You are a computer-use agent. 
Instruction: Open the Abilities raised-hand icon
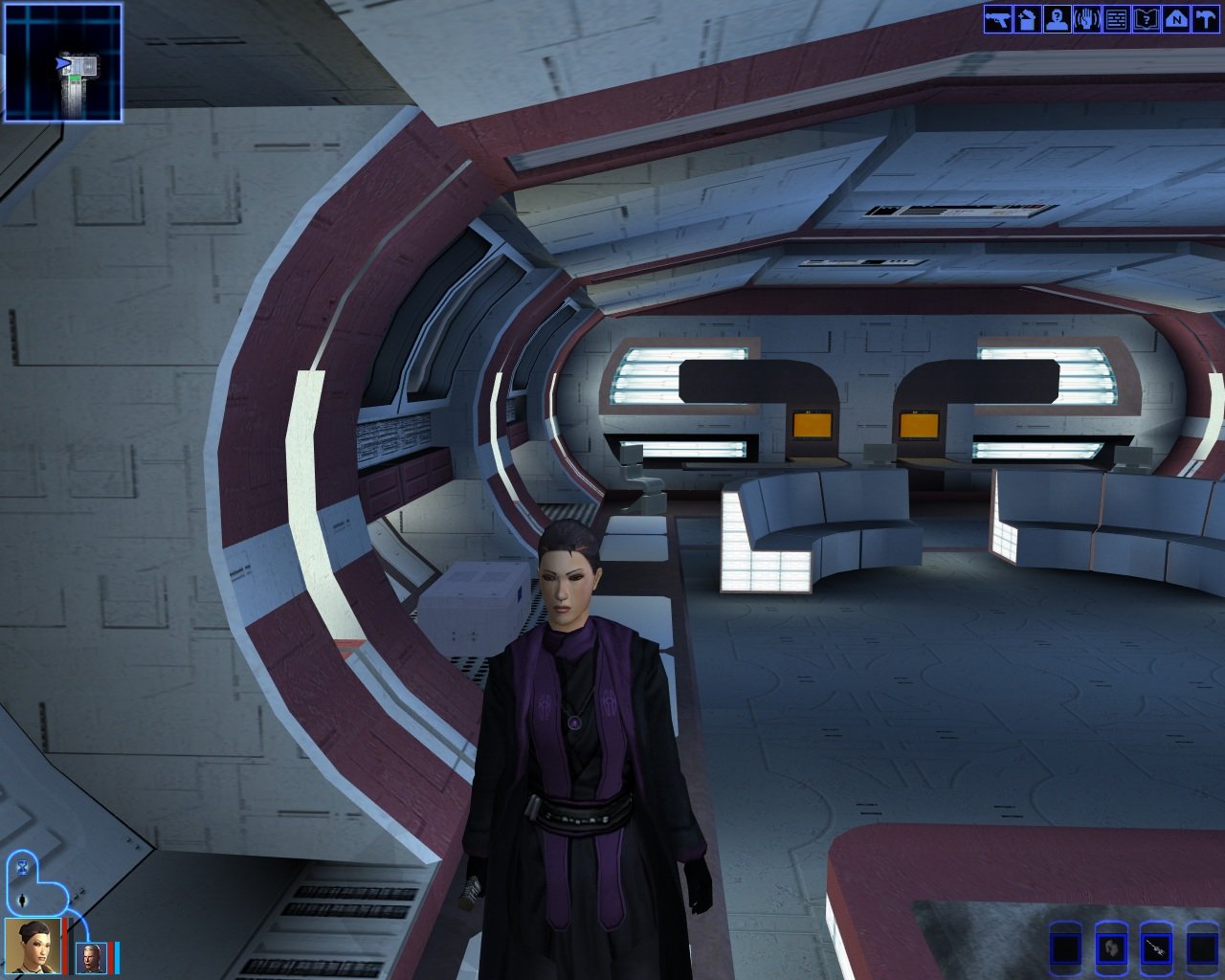[1086, 19]
